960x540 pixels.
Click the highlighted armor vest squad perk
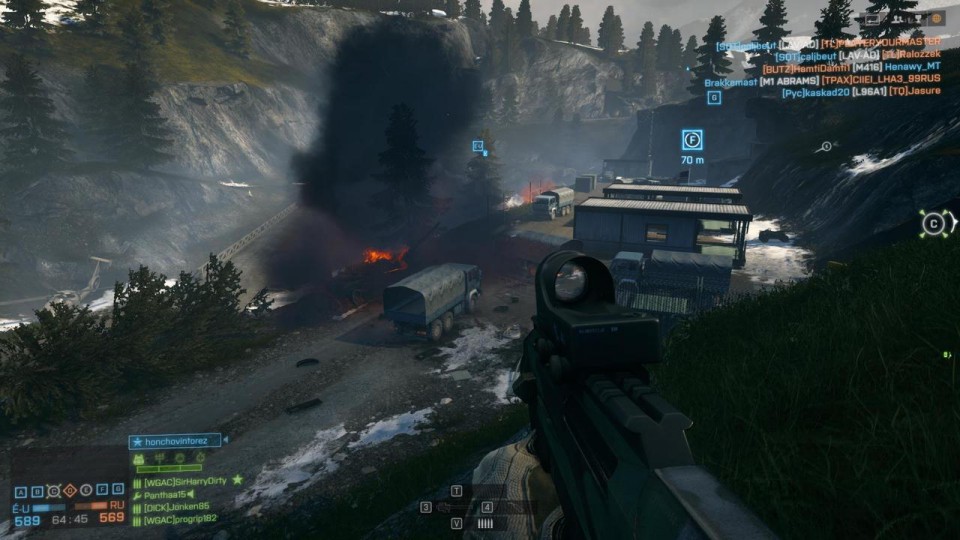pyautogui.click(x=139, y=459)
